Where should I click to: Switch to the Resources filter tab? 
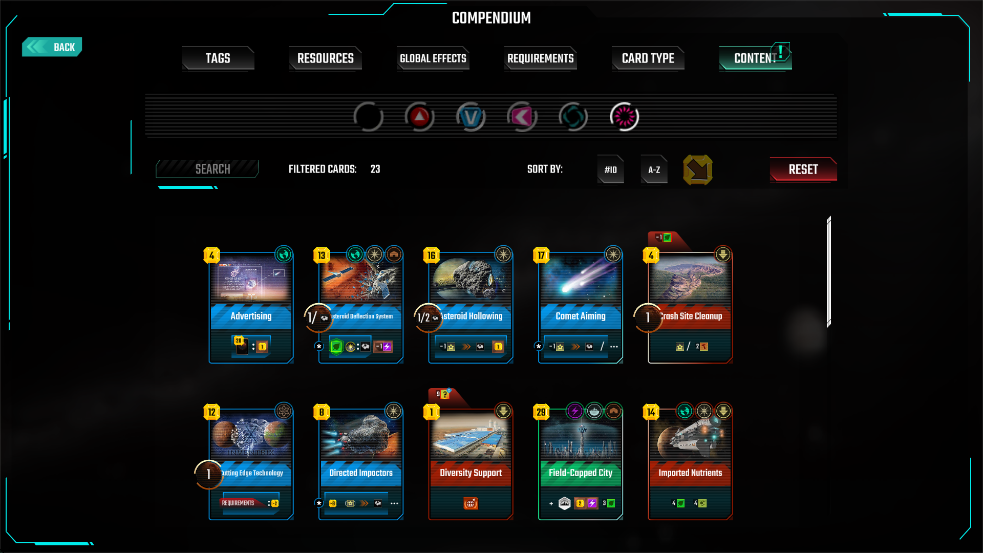(325, 59)
